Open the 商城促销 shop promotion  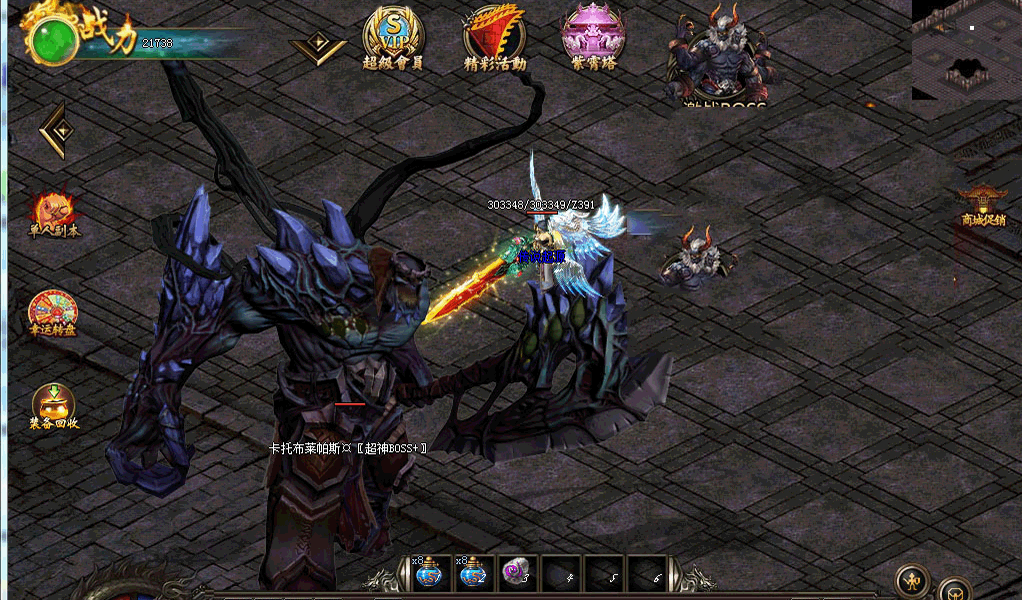982,205
